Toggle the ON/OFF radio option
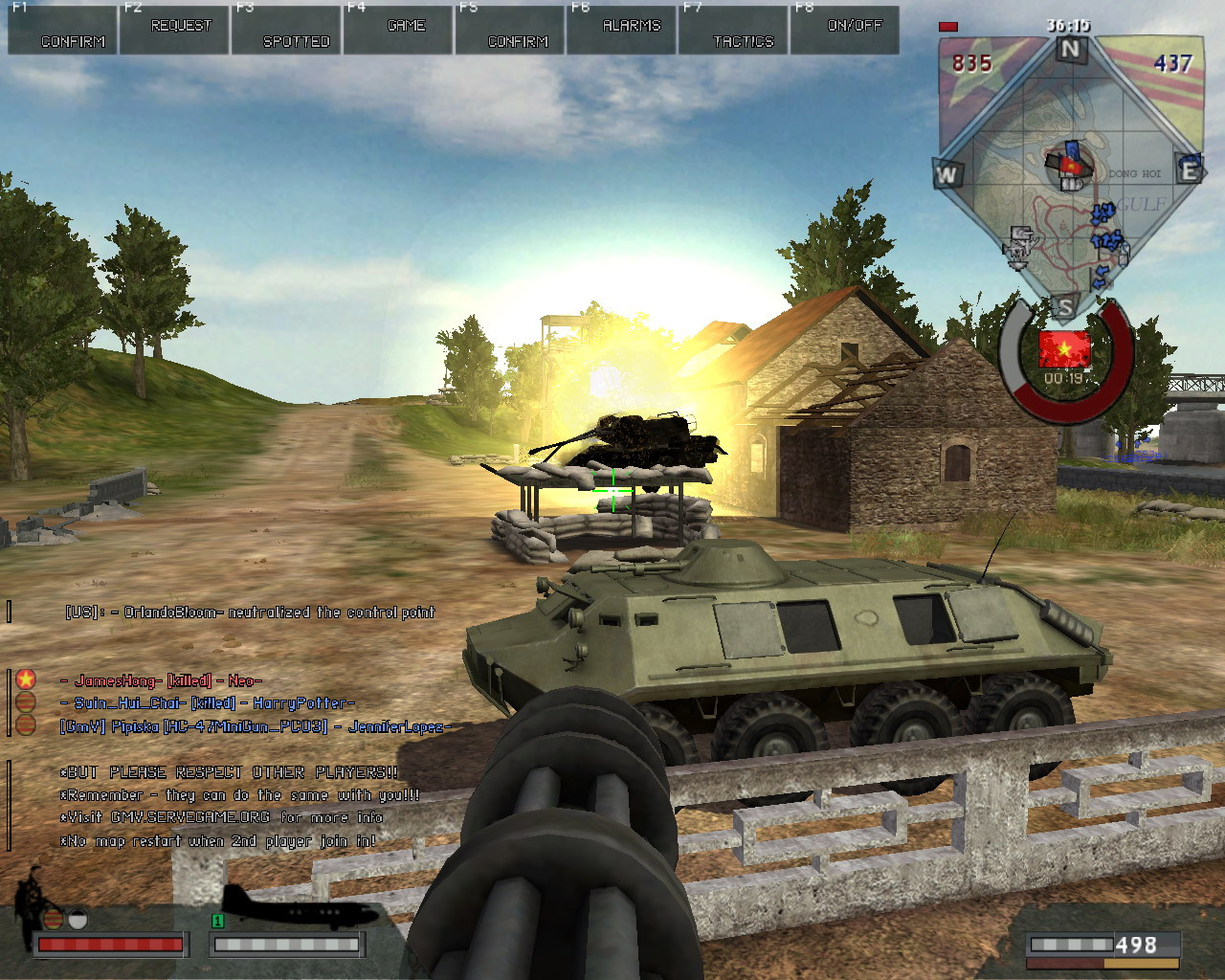Screen dimensions: 1225x980 tap(846, 30)
